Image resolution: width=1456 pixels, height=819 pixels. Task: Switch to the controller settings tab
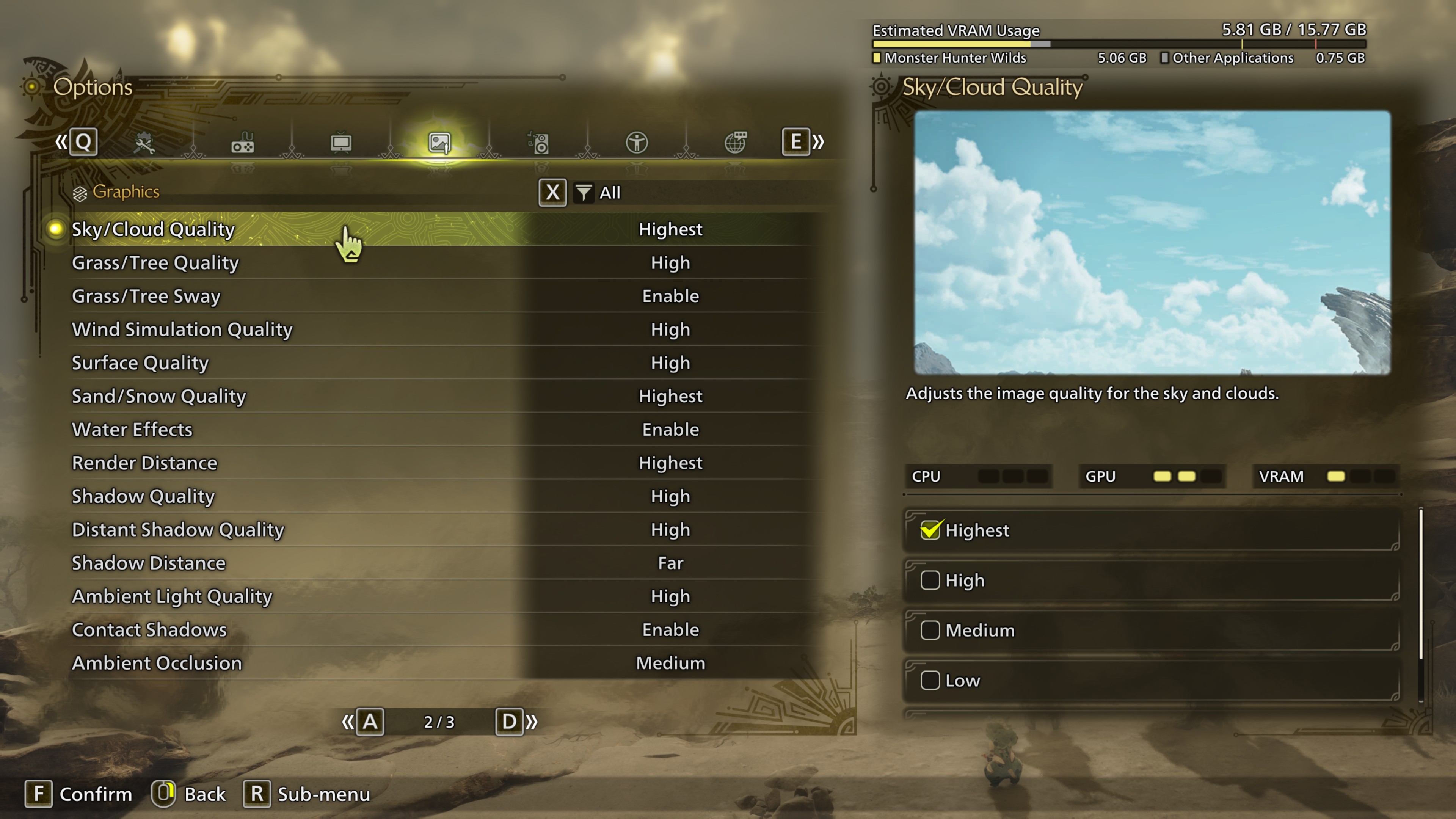[243, 143]
